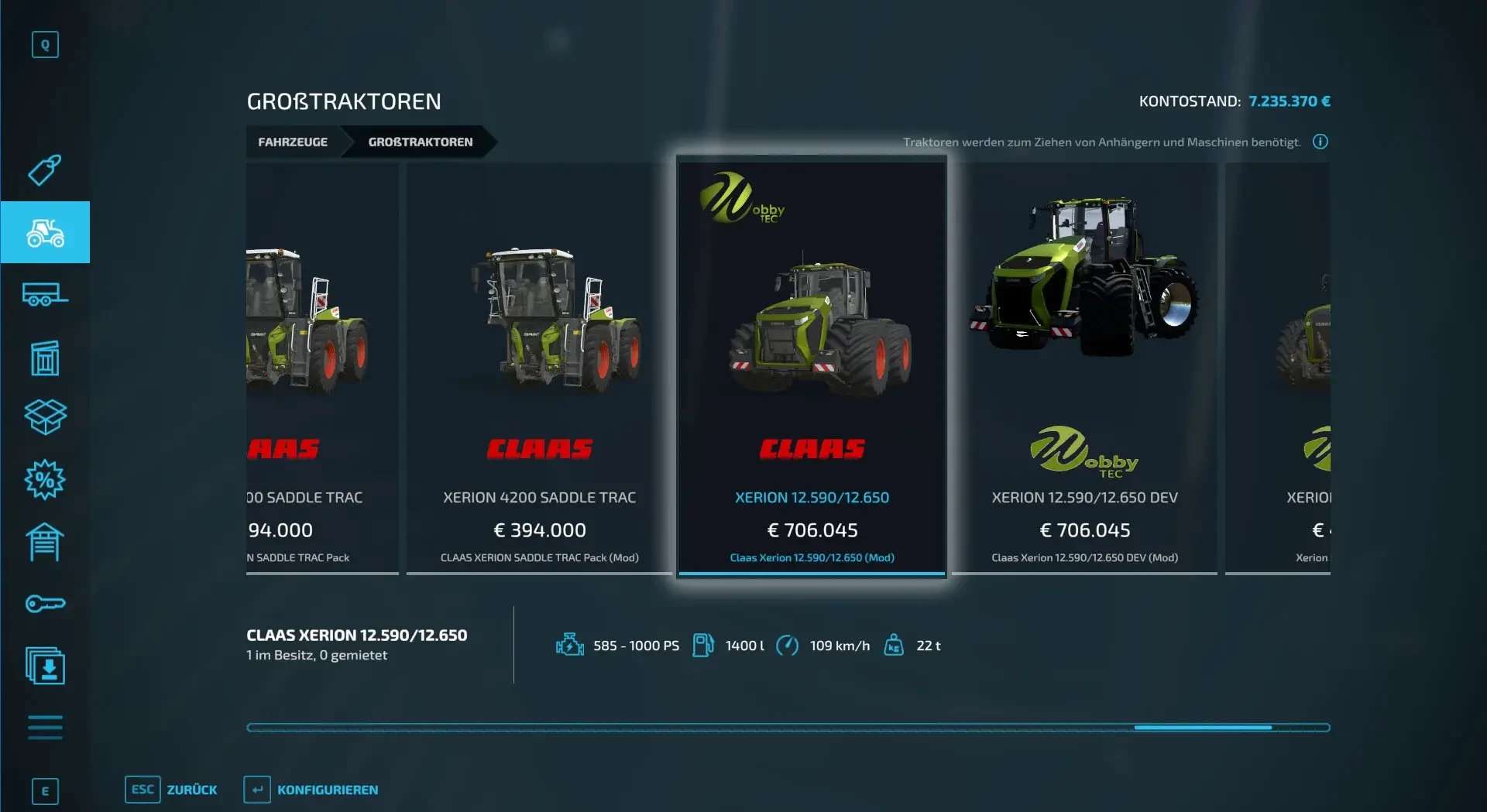Show the percent sales category

click(45, 480)
